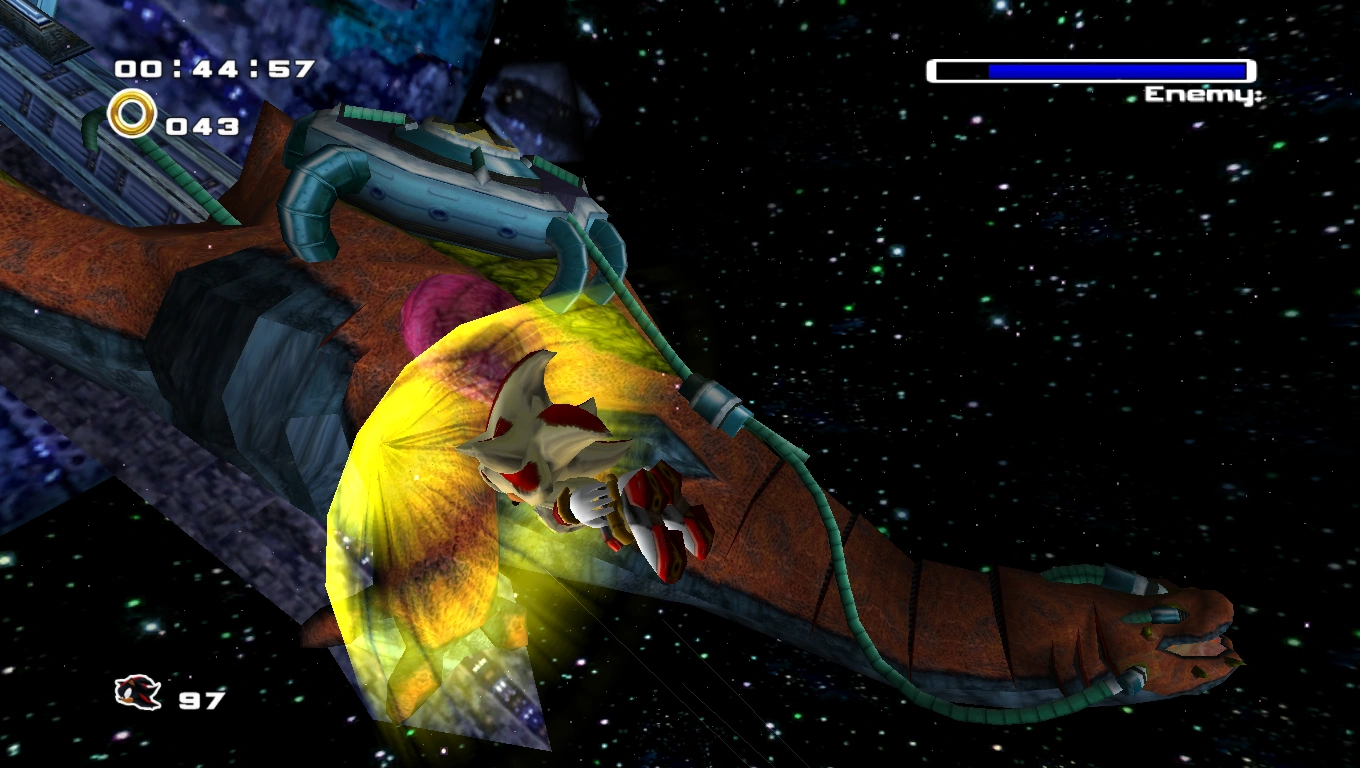This screenshot has width=1360, height=768.
Task: Select the Shadow head lives icon
Action: coord(137,692)
